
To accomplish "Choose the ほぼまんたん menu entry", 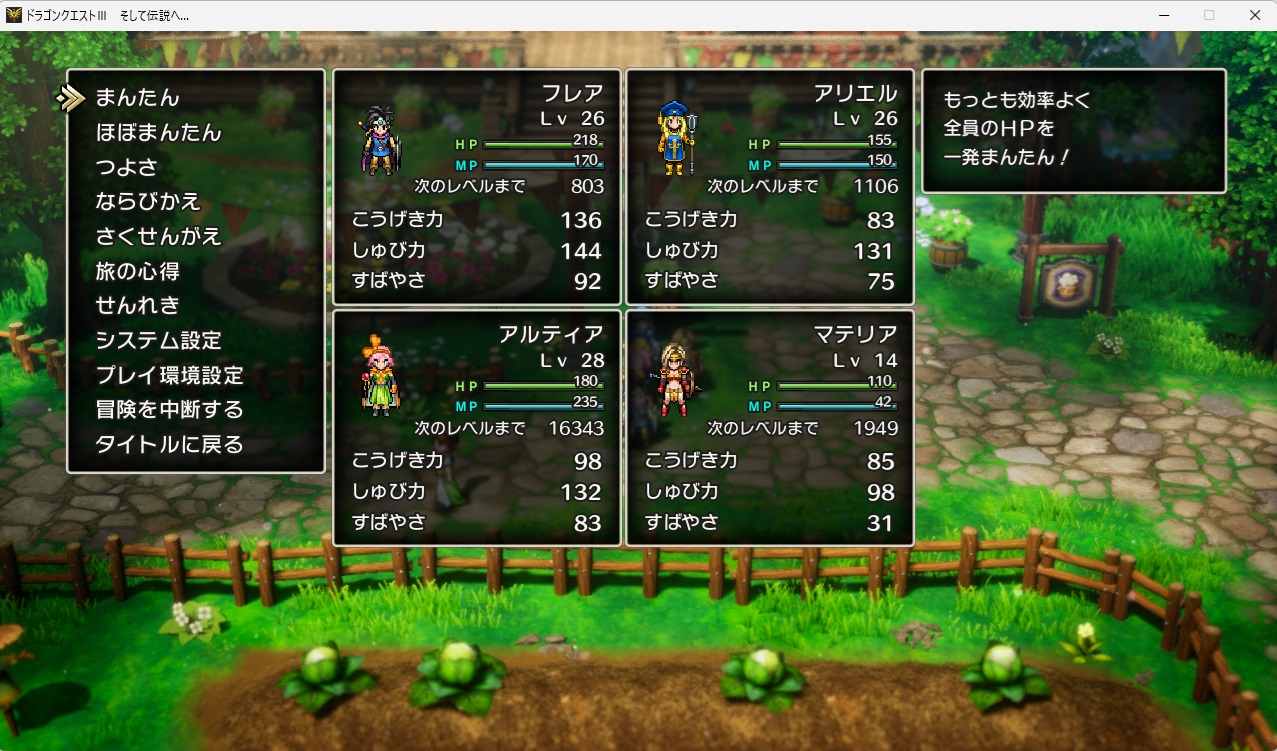I will 158,133.
